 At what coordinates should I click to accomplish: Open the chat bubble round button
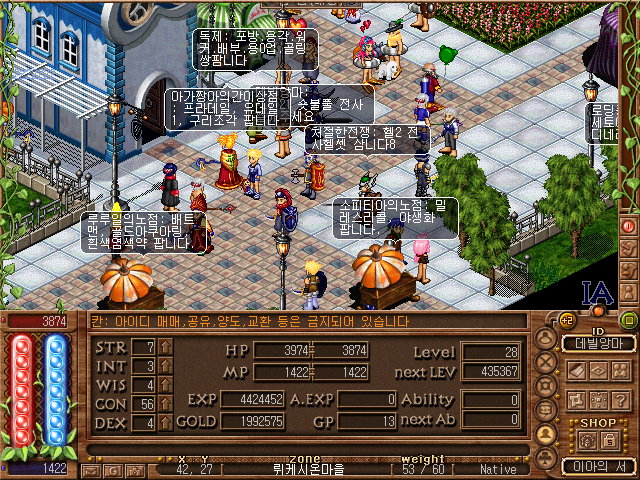[546, 411]
